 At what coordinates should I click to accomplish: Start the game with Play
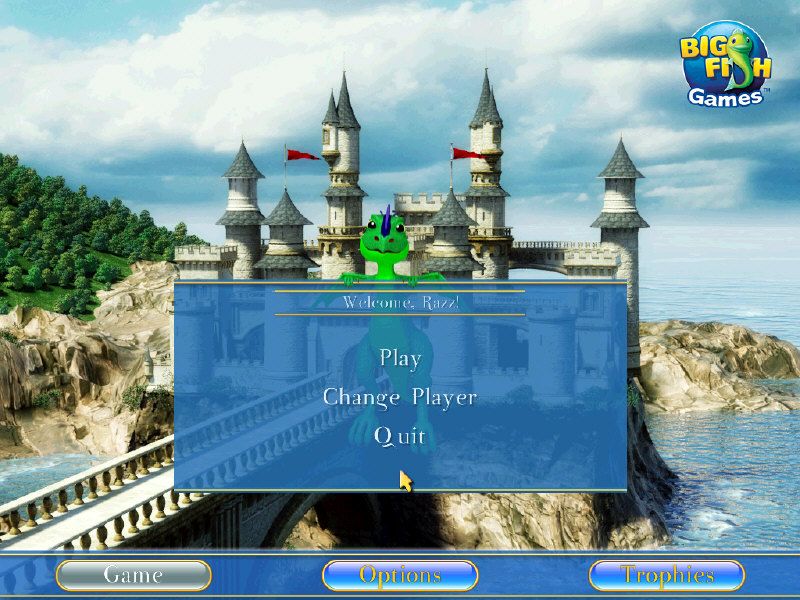click(x=400, y=358)
